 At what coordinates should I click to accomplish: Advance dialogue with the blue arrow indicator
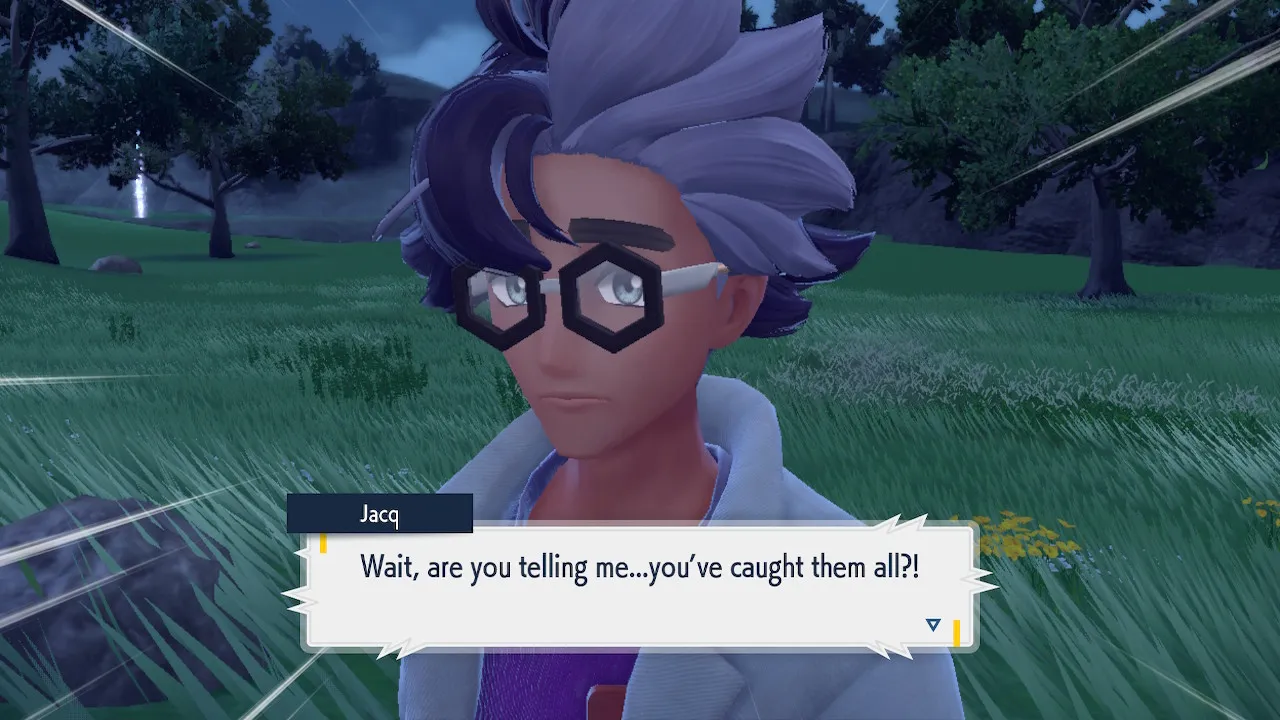tap(933, 625)
